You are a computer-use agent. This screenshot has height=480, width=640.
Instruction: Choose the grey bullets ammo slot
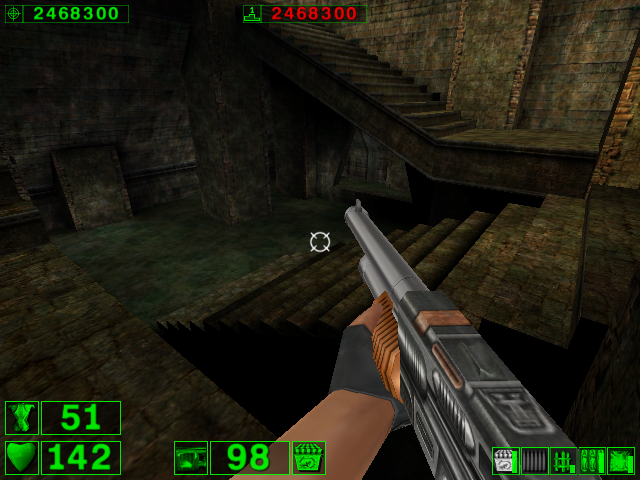click(534, 461)
